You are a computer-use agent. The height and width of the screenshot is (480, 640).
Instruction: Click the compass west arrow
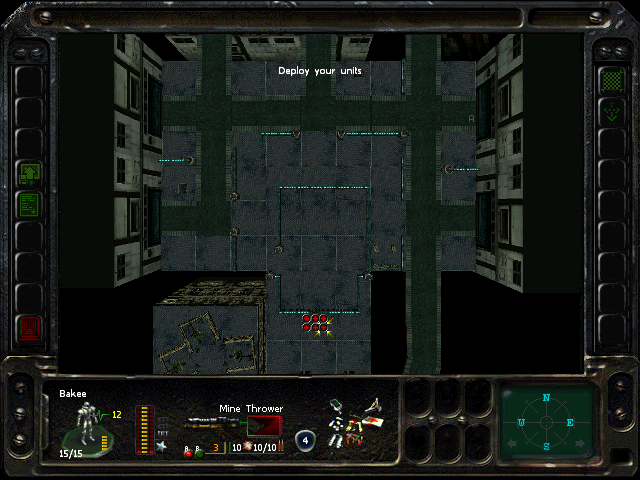click(x=521, y=423)
